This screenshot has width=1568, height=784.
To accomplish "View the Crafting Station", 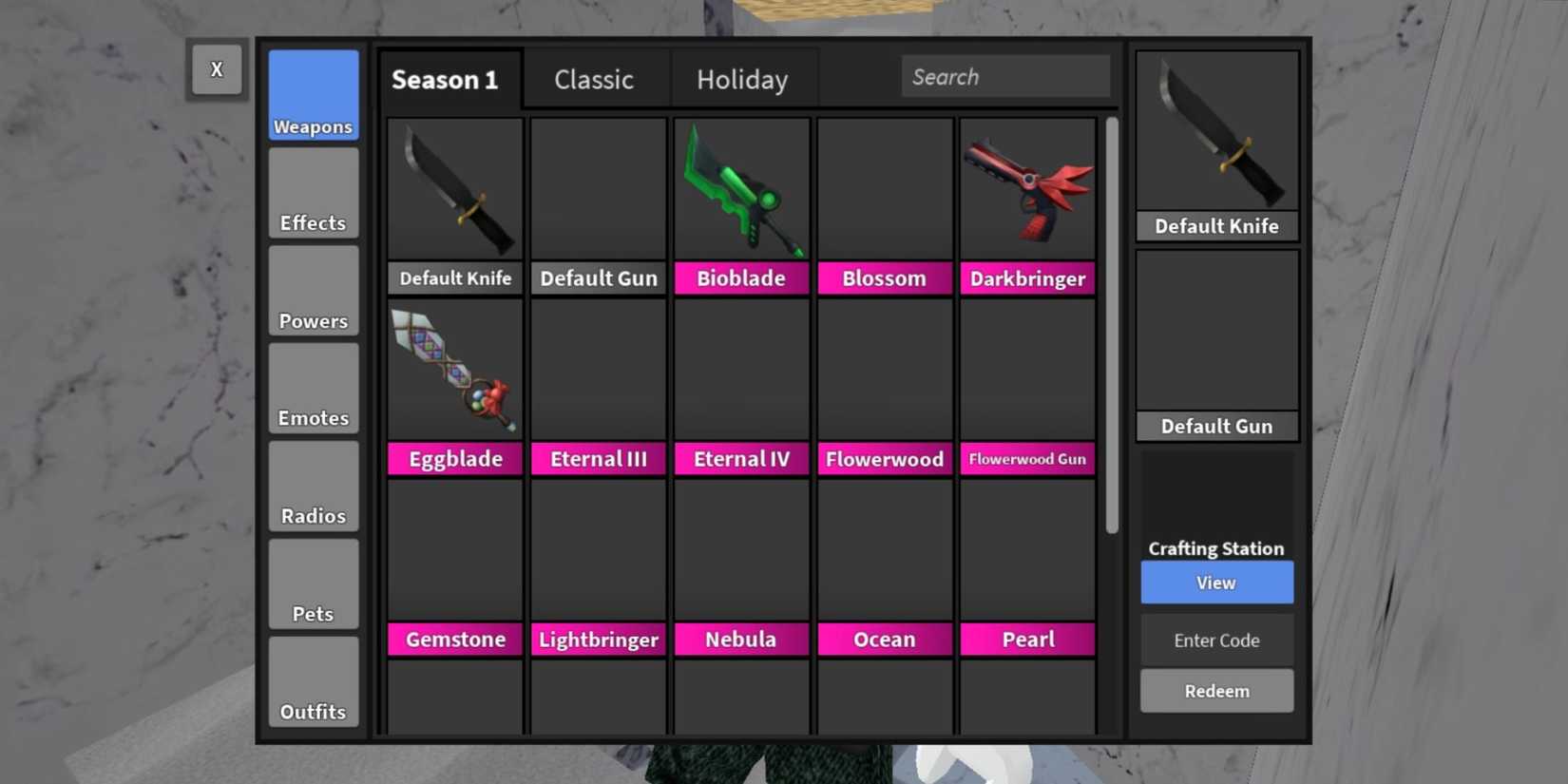I will click(1216, 583).
